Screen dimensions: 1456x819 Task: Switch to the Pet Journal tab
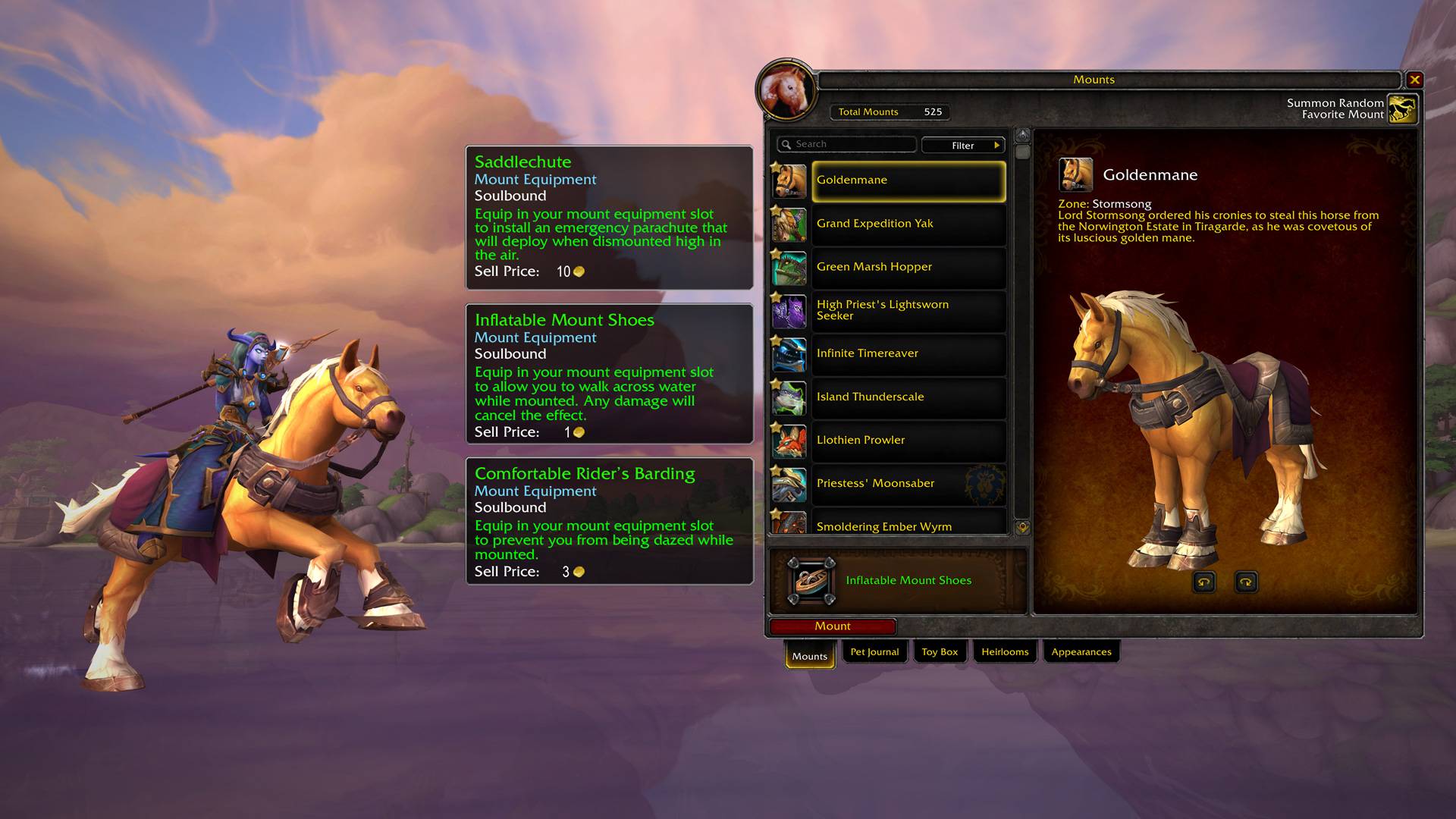tap(874, 652)
